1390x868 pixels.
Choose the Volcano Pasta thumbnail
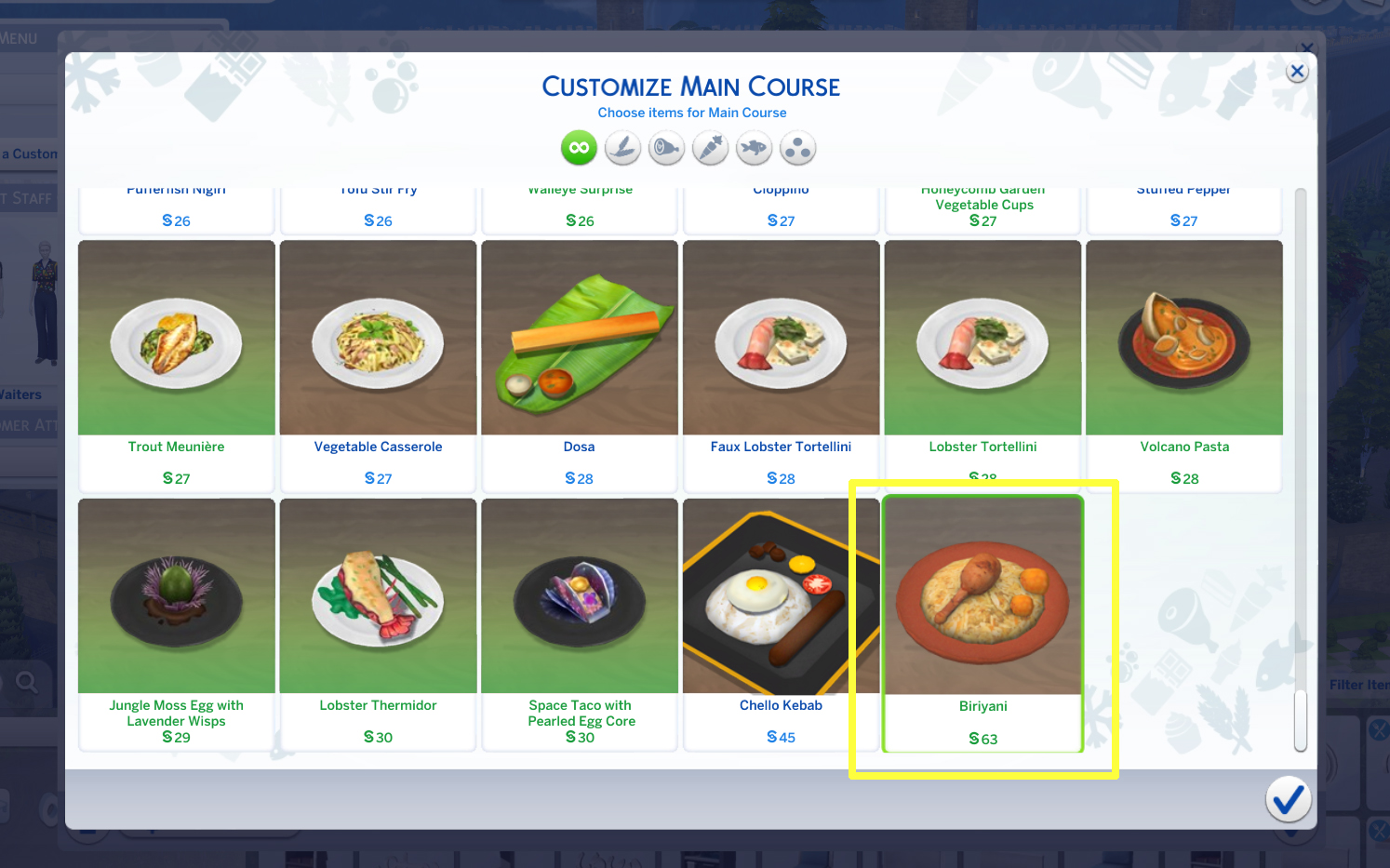coord(1183,337)
